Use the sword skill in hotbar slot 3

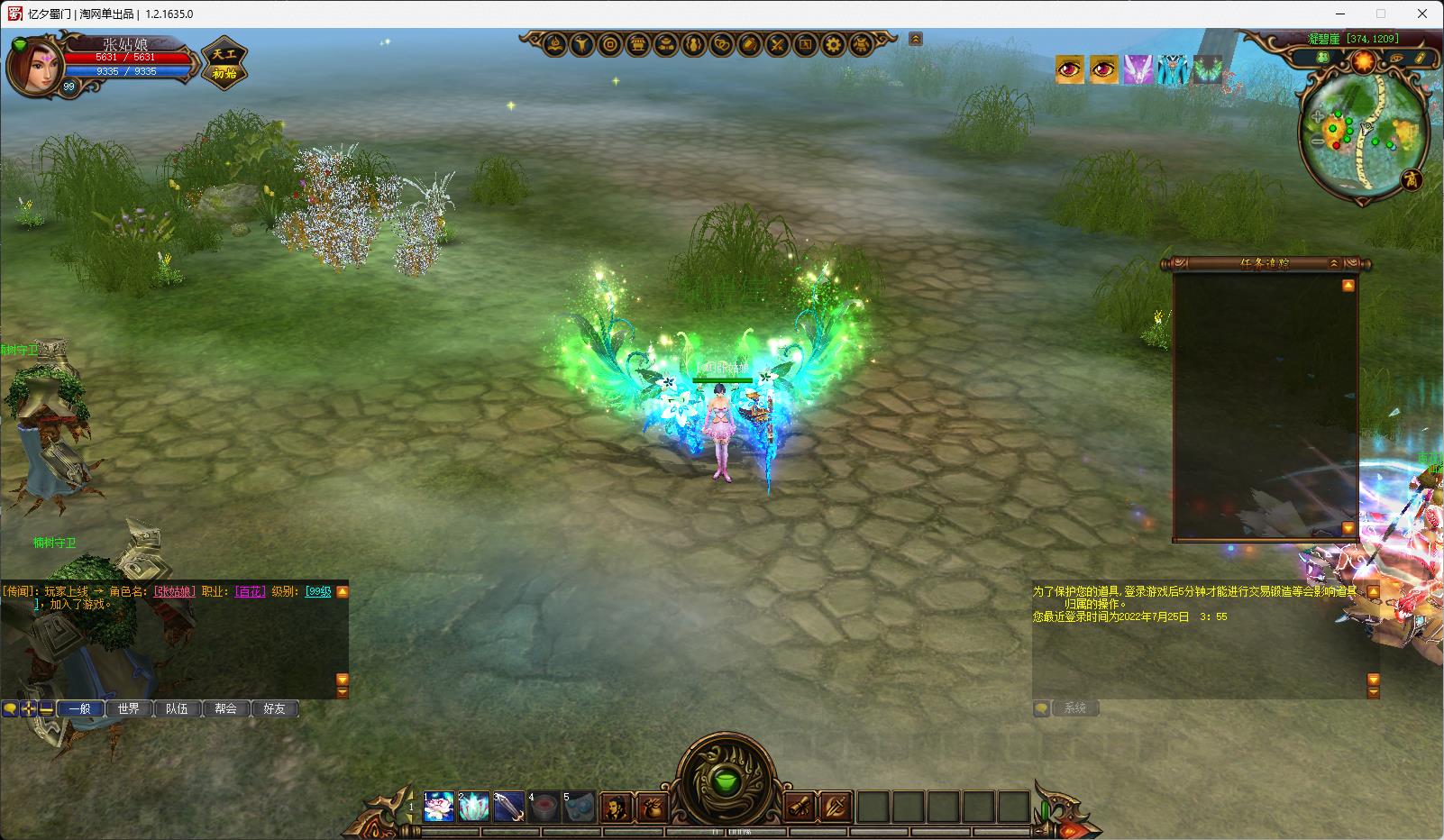tap(508, 807)
